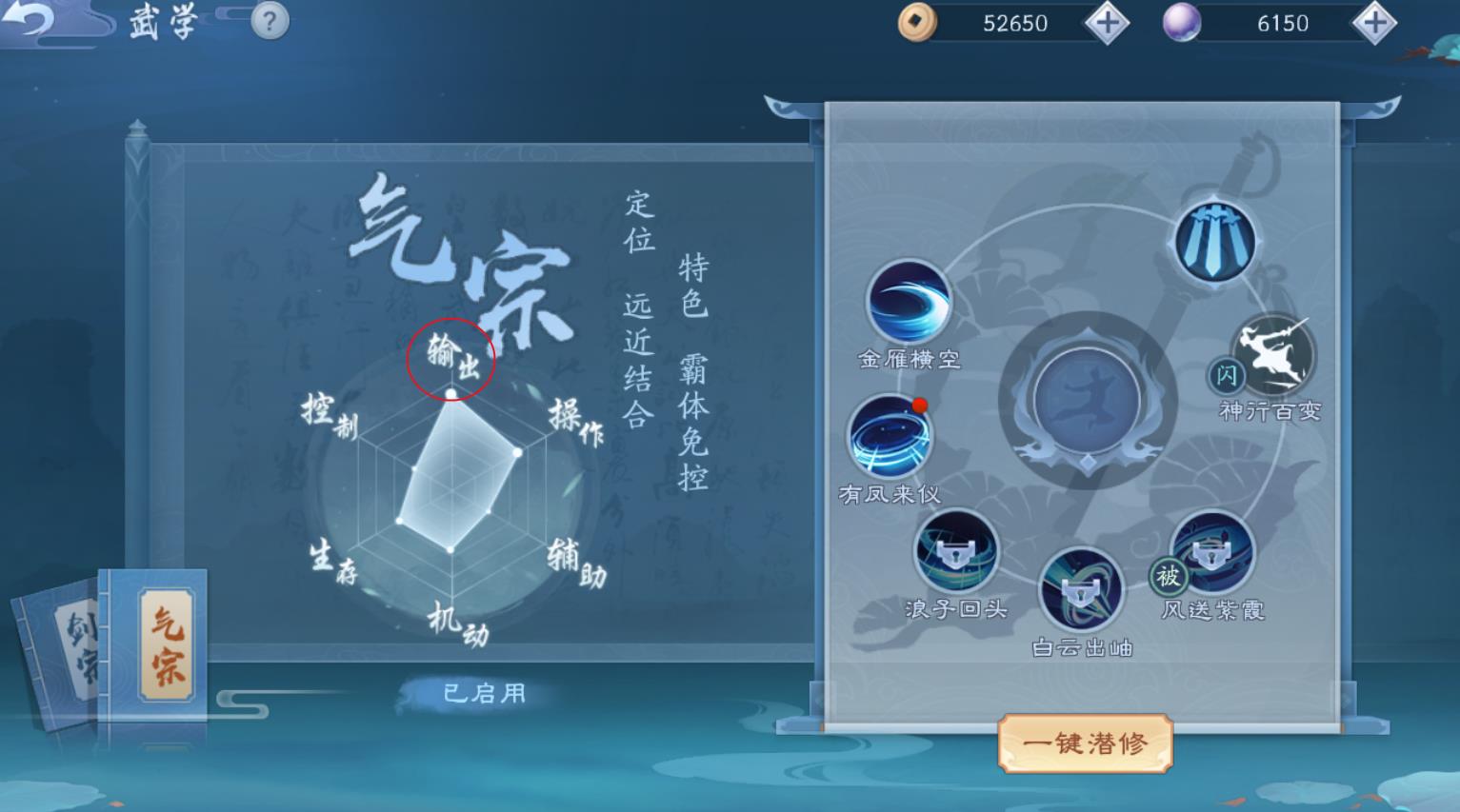Screen dimensions: 1460x812
Task: Click the plus next to 52650 coins
Action: pyautogui.click(x=1107, y=23)
